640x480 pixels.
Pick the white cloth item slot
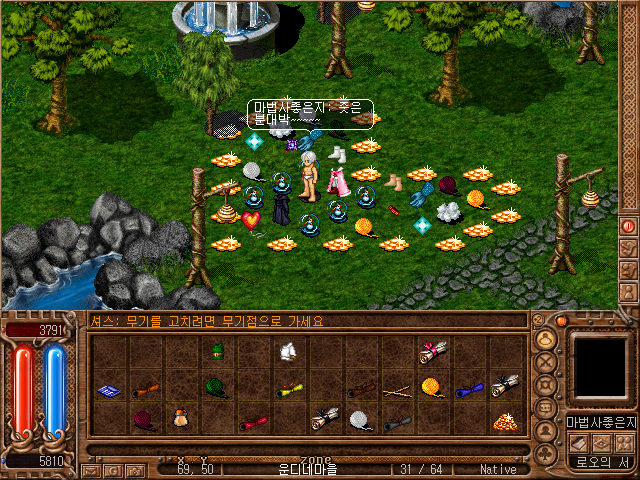[288, 351]
